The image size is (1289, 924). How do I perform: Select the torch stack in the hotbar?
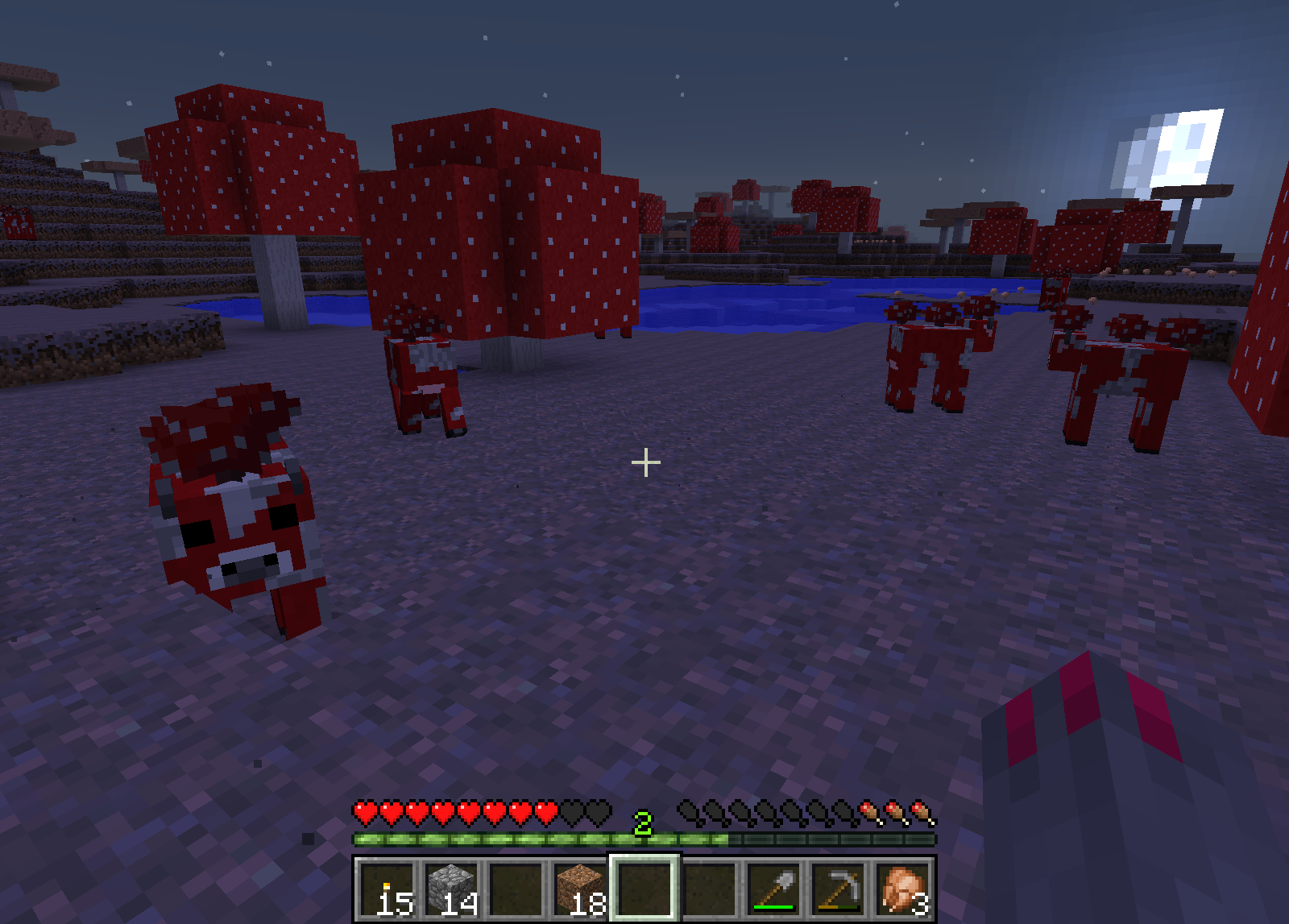[387, 889]
